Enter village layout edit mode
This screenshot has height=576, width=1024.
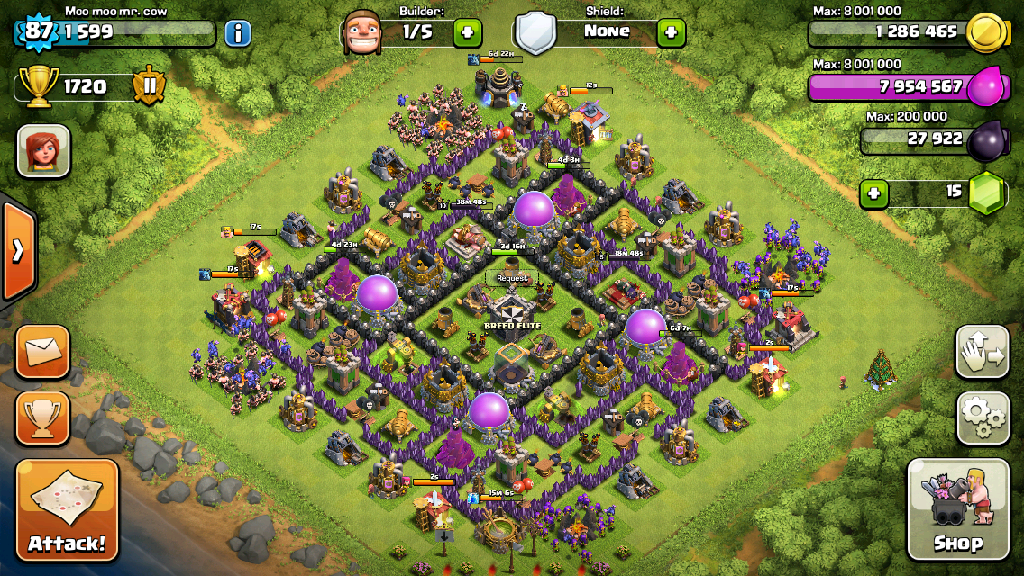pyautogui.click(x=982, y=351)
